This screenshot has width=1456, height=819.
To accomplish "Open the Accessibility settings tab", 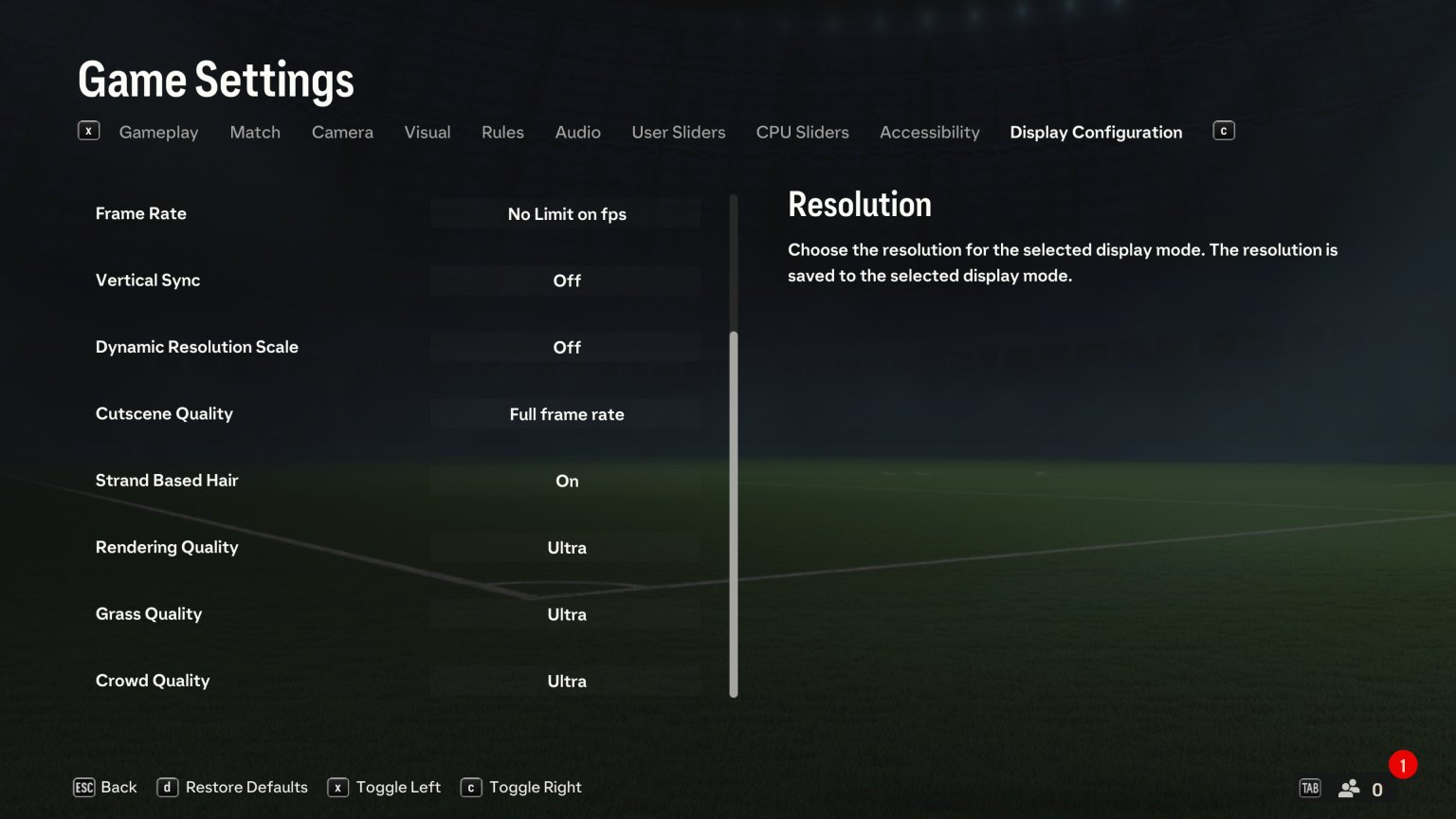I will [930, 132].
